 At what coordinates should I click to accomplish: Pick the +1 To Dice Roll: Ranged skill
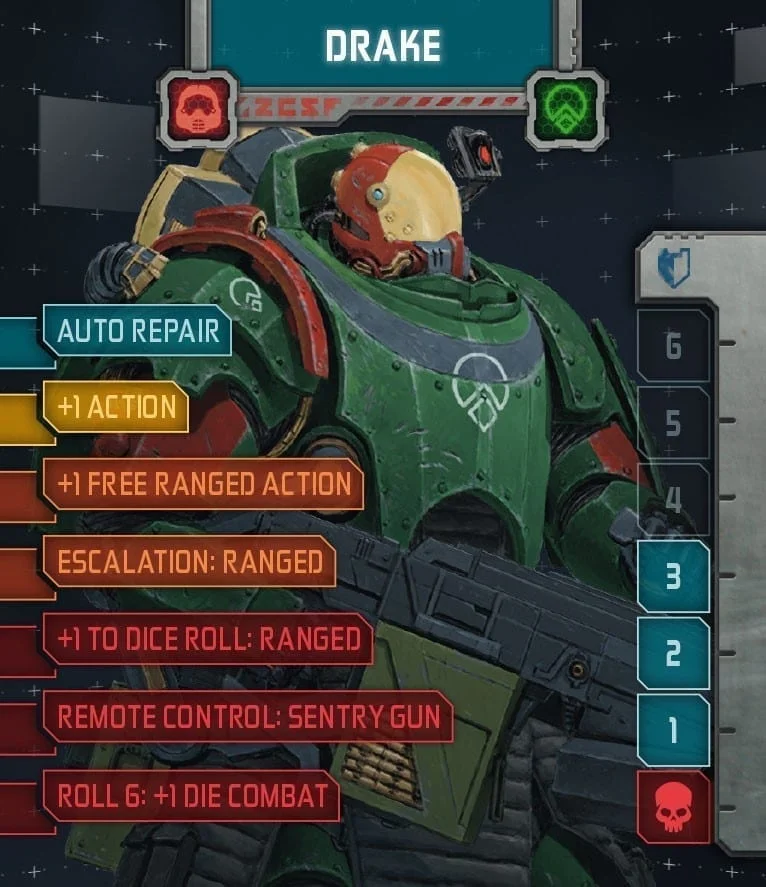pos(208,640)
